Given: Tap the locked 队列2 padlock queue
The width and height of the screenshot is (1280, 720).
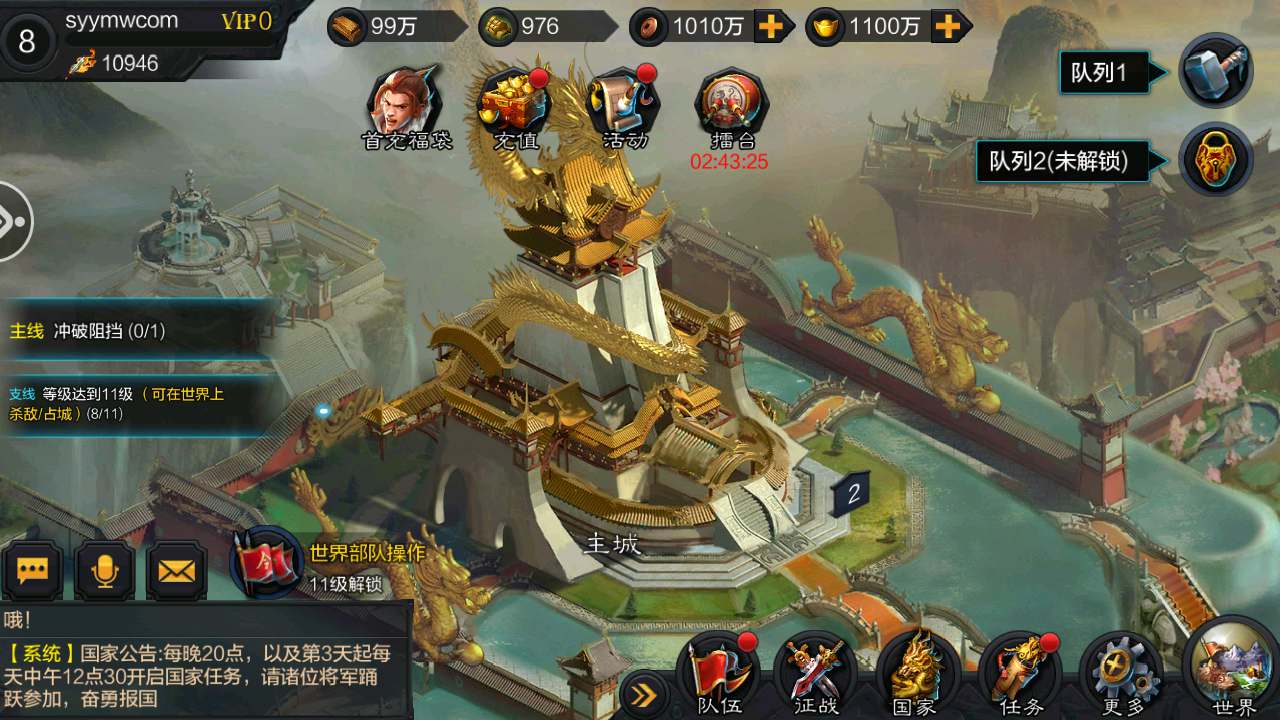Looking at the screenshot, I should pos(1215,160).
